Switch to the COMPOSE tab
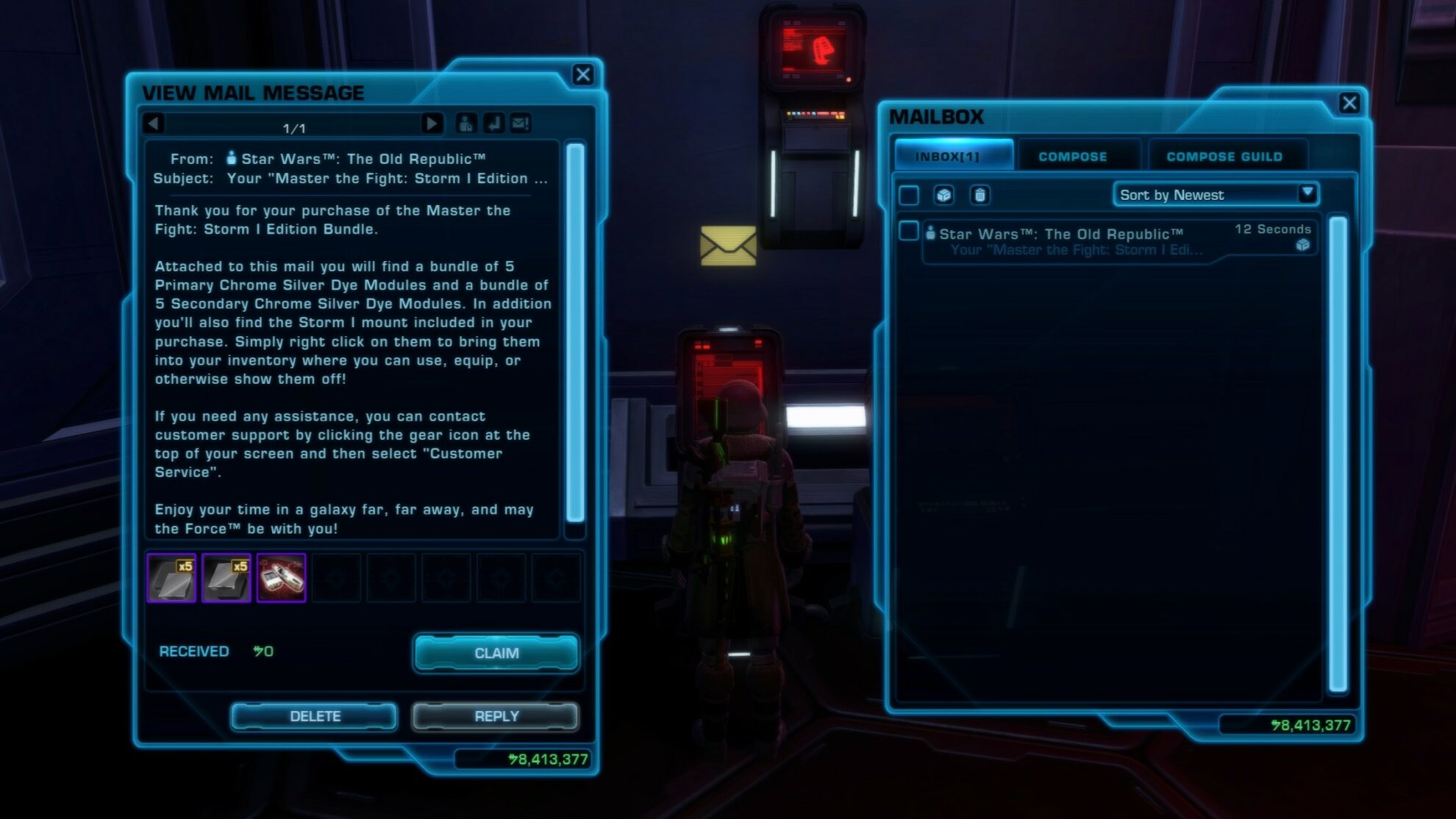1456x819 pixels. click(x=1072, y=156)
